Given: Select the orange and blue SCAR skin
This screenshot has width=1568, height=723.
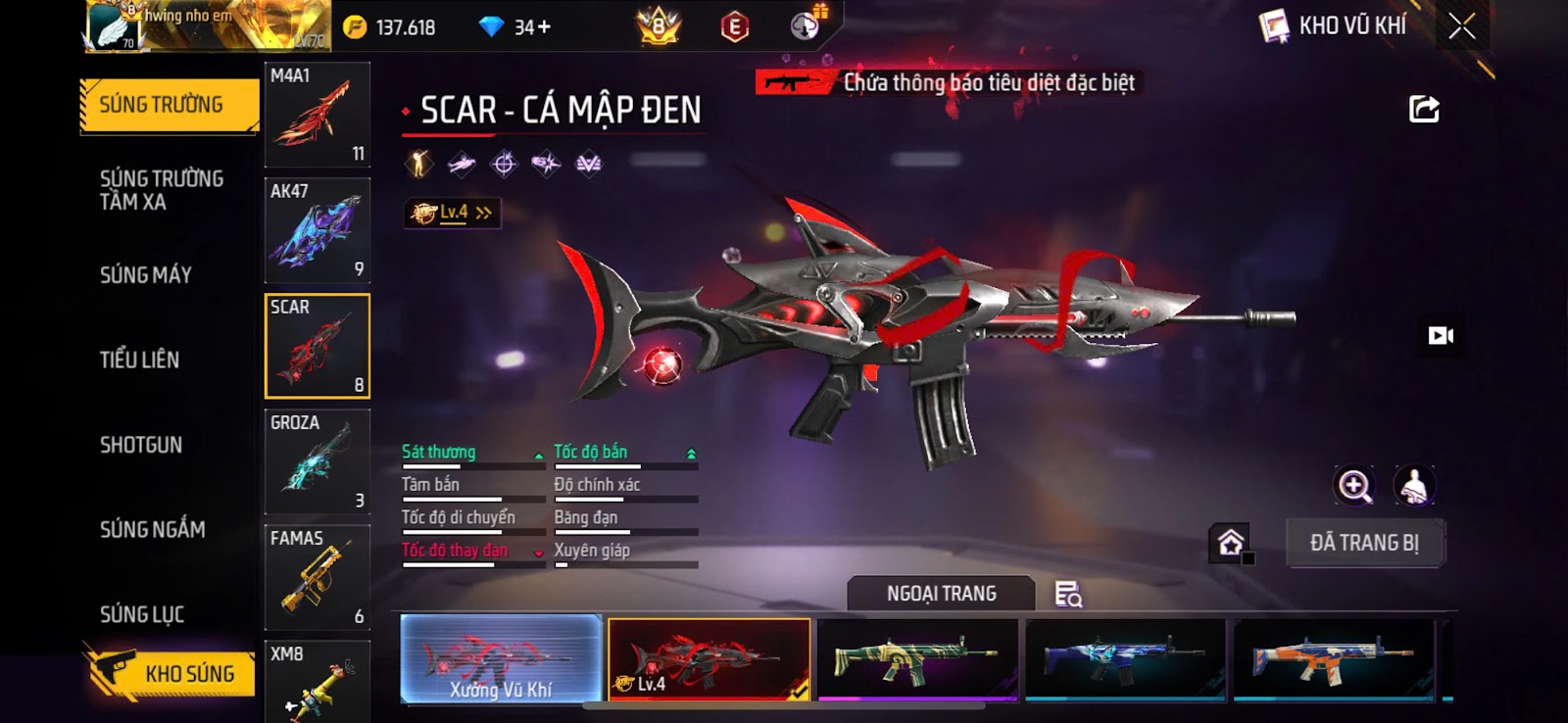Looking at the screenshot, I should point(1333,659).
